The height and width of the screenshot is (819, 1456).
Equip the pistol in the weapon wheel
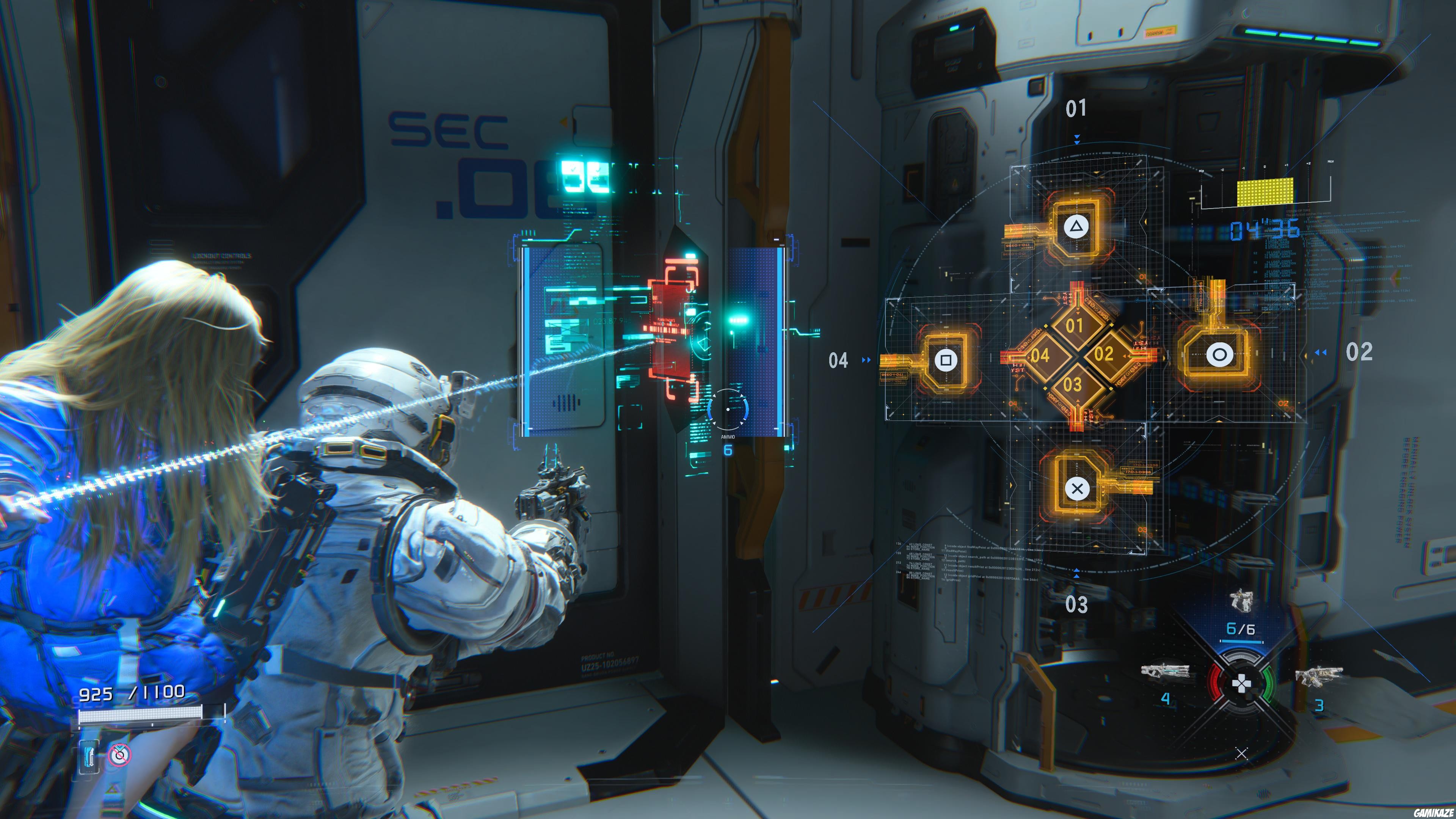pos(1241,601)
